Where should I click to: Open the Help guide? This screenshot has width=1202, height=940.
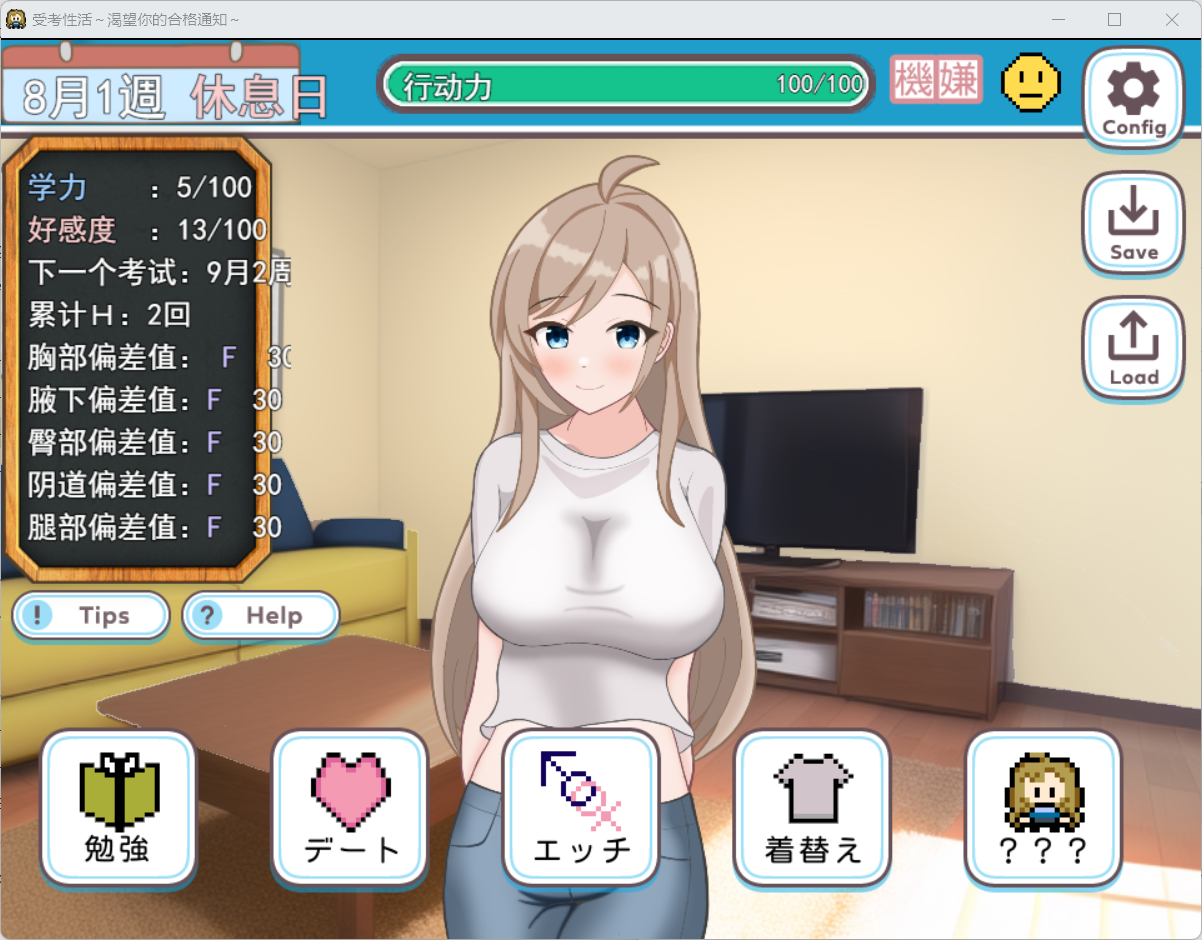(261, 615)
